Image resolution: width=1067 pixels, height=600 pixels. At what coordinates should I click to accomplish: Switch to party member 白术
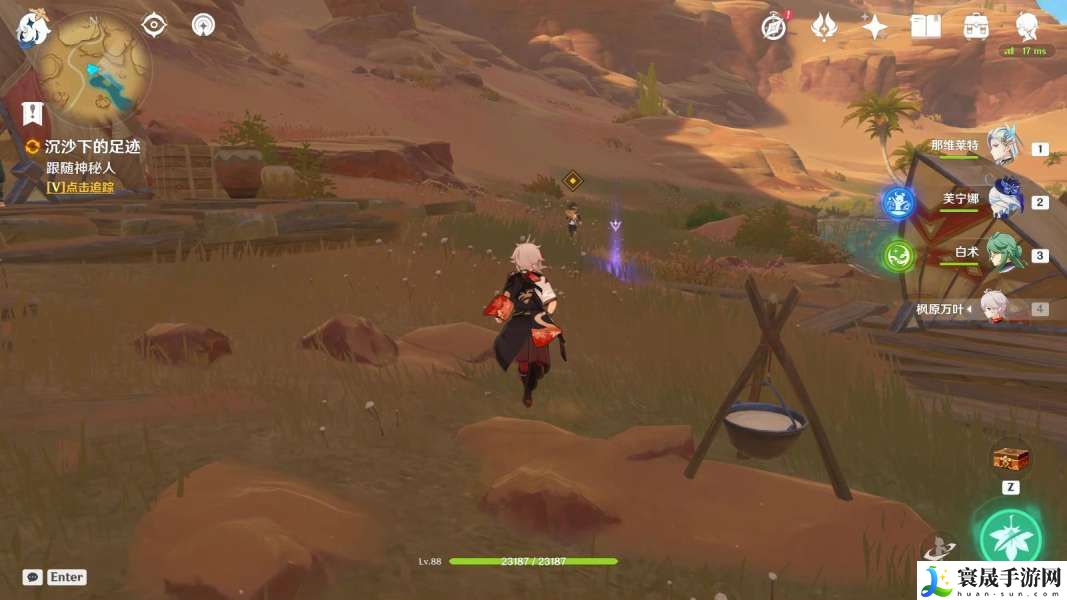click(1001, 253)
